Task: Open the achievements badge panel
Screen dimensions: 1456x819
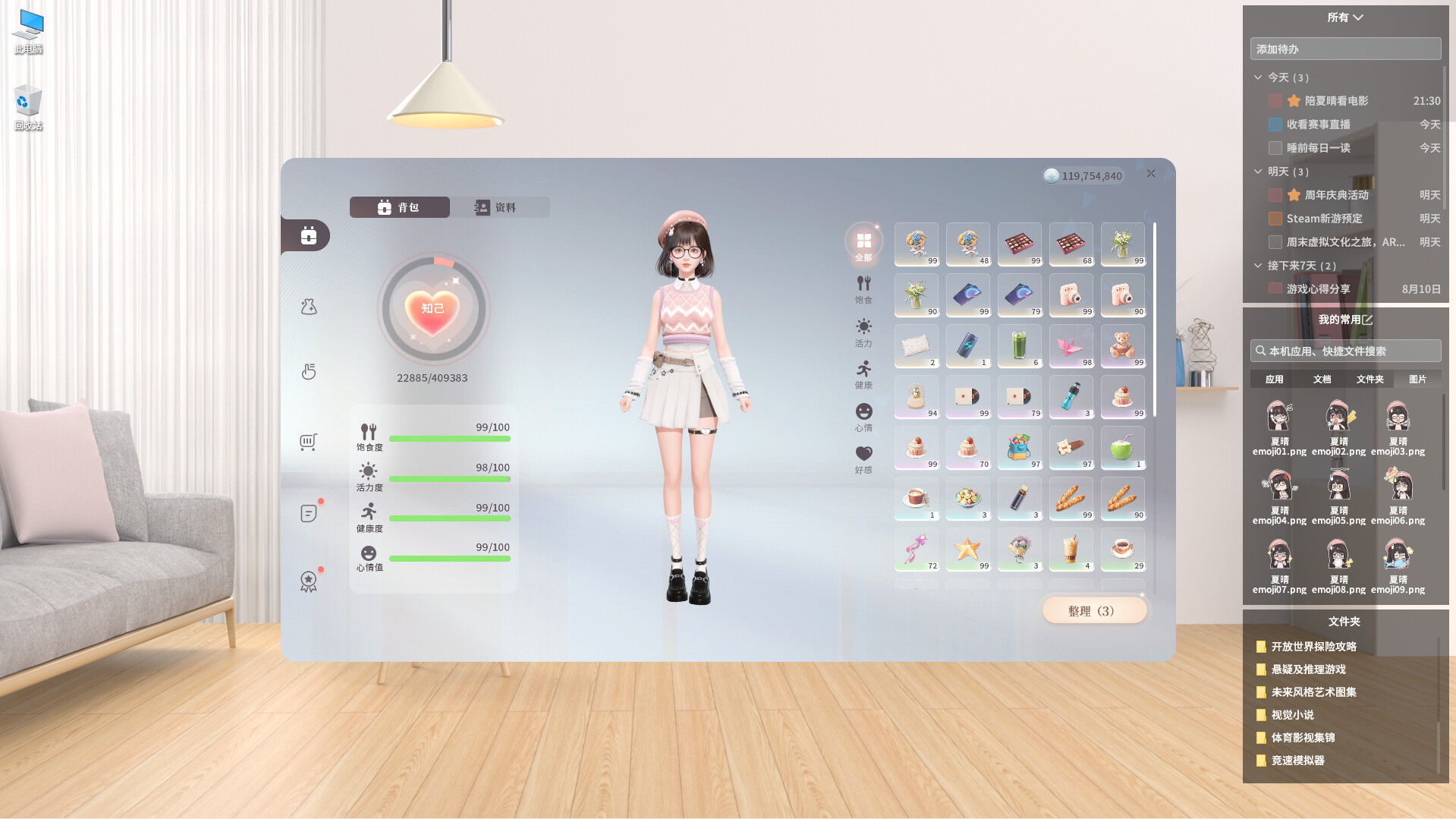Action: click(x=307, y=581)
